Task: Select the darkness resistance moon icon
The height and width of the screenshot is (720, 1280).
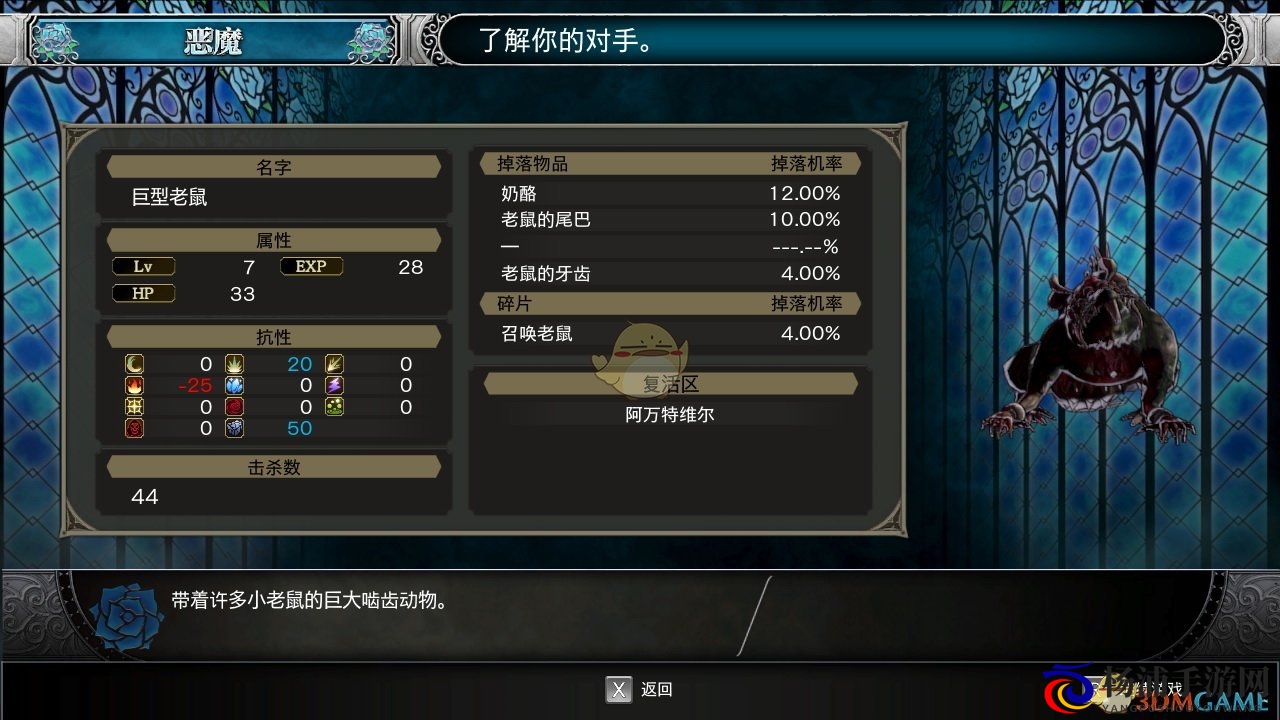Action: click(x=134, y=364)
